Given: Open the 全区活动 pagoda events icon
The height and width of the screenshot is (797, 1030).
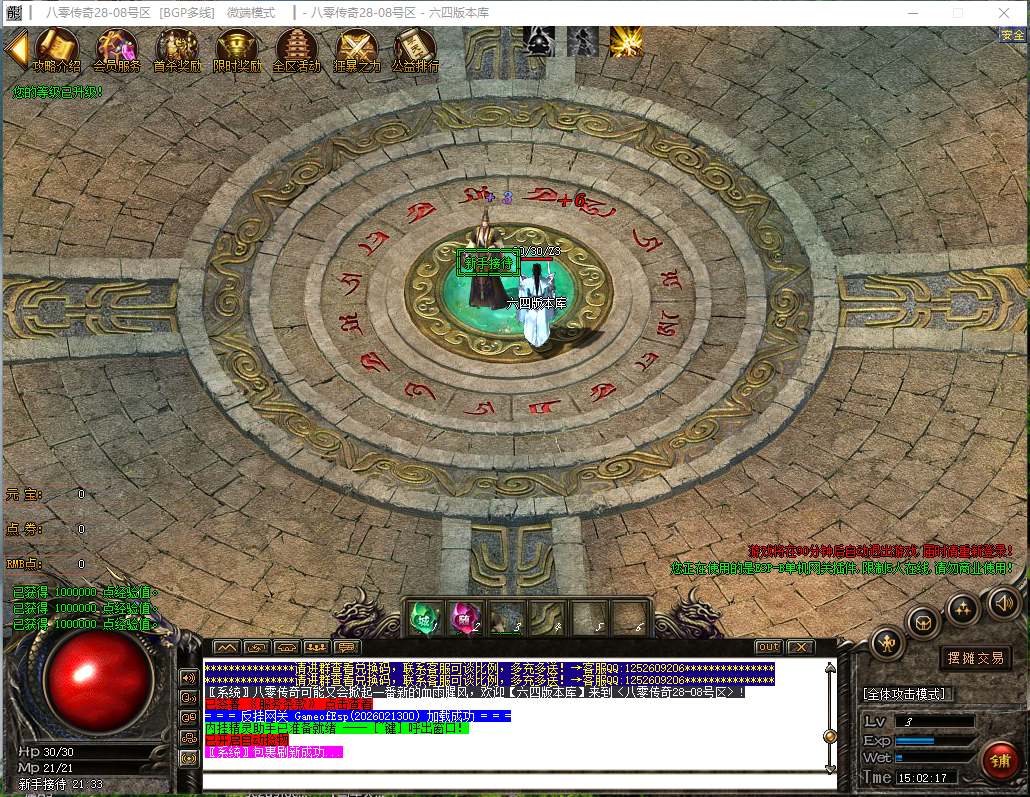Looking at the screenshot, I should tap(297, 49).
